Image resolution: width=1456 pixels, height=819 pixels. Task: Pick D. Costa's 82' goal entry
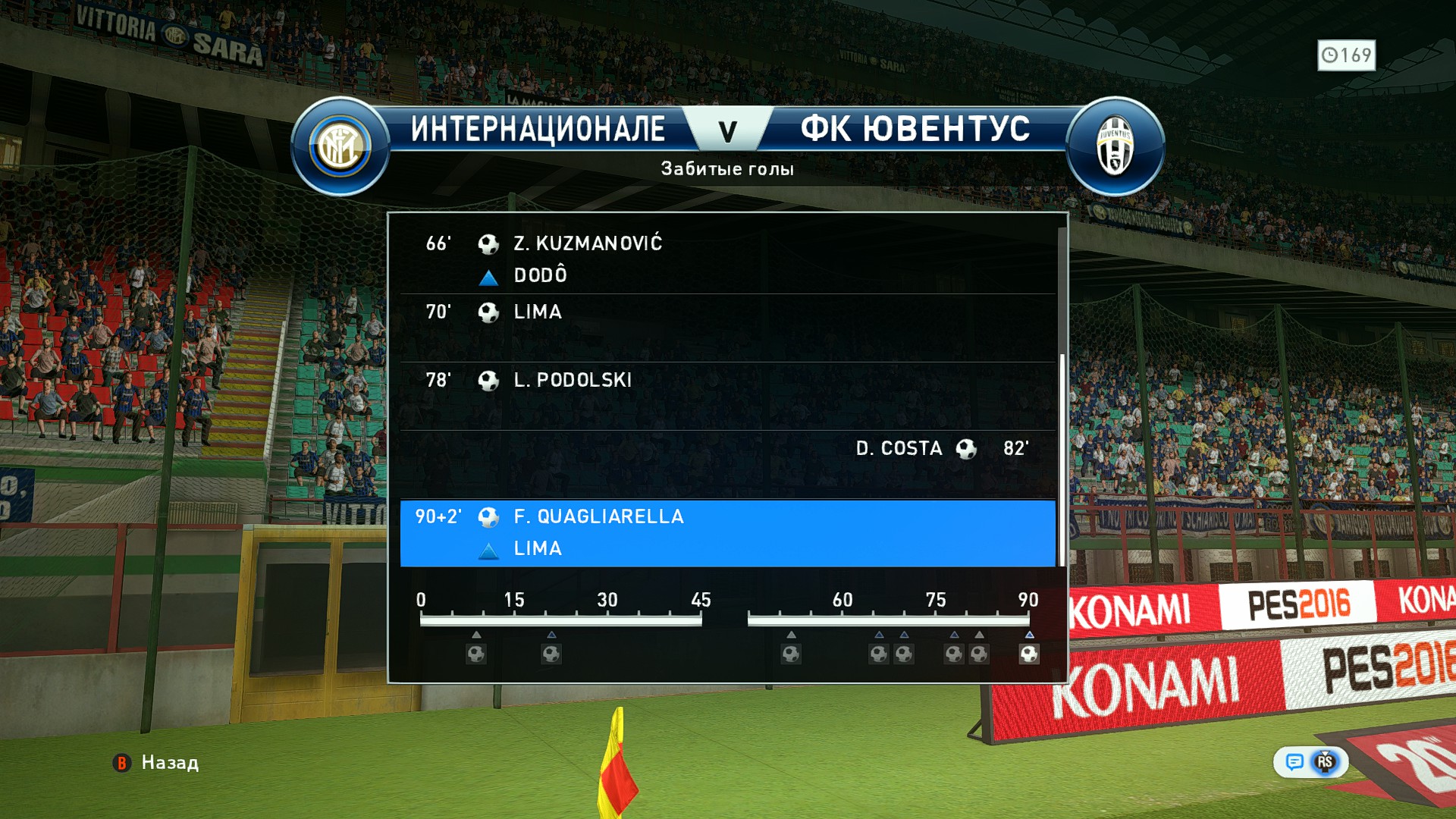coord(726,463)
